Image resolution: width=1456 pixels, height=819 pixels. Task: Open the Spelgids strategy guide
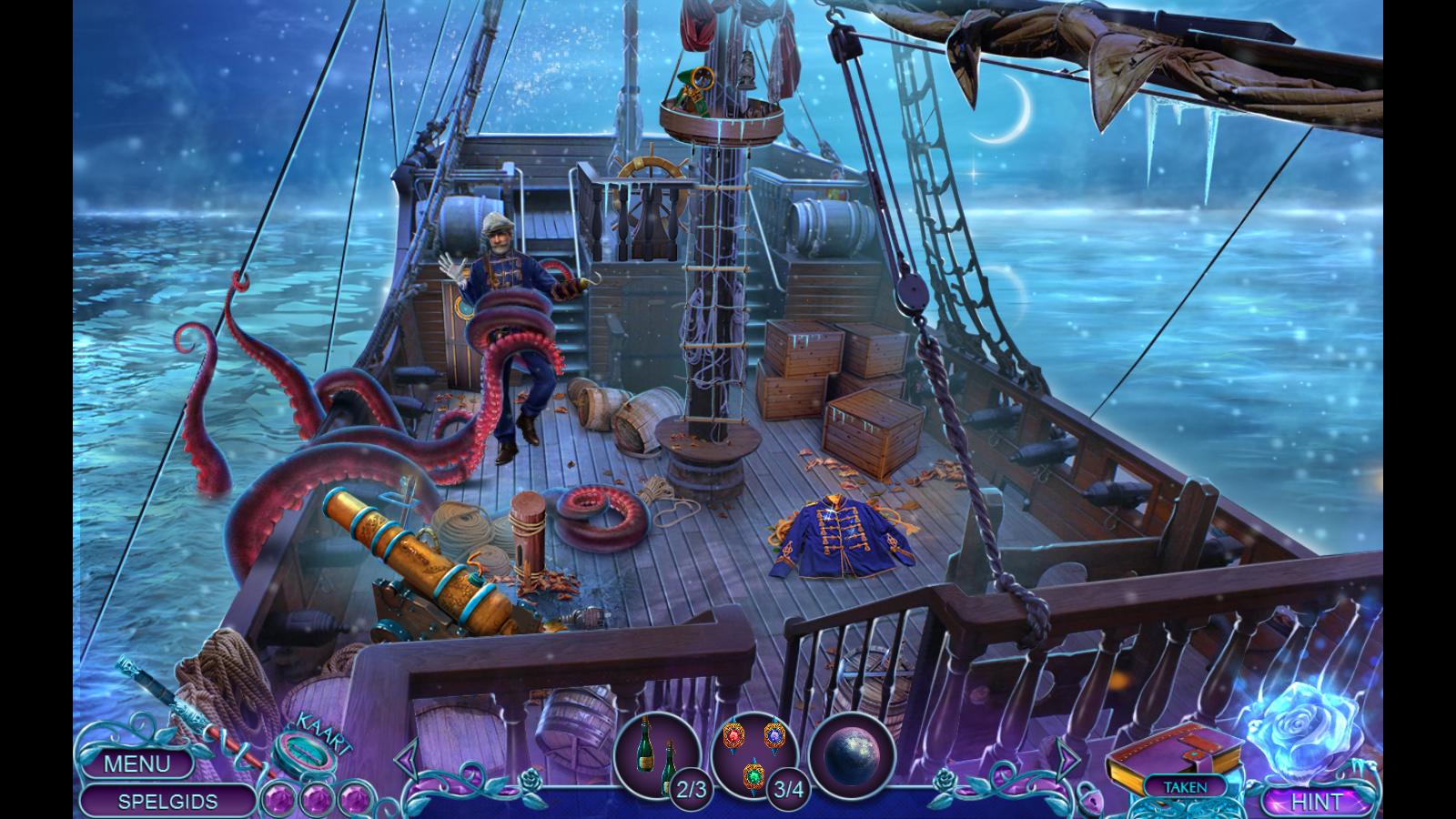[x=167, y=802]
